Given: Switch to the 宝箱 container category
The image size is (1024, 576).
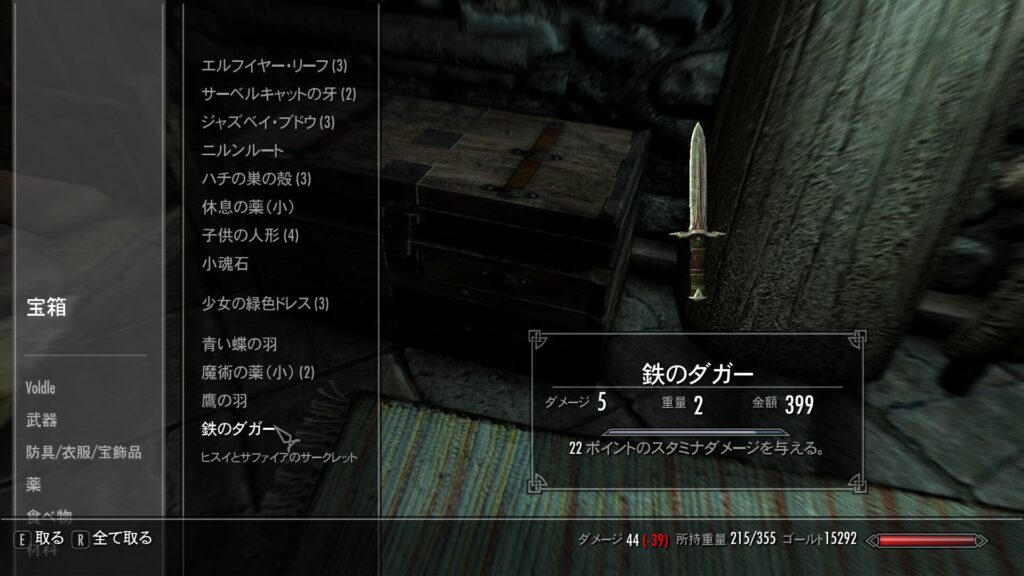Looking at the screenshot, I should tap(46, 308).
